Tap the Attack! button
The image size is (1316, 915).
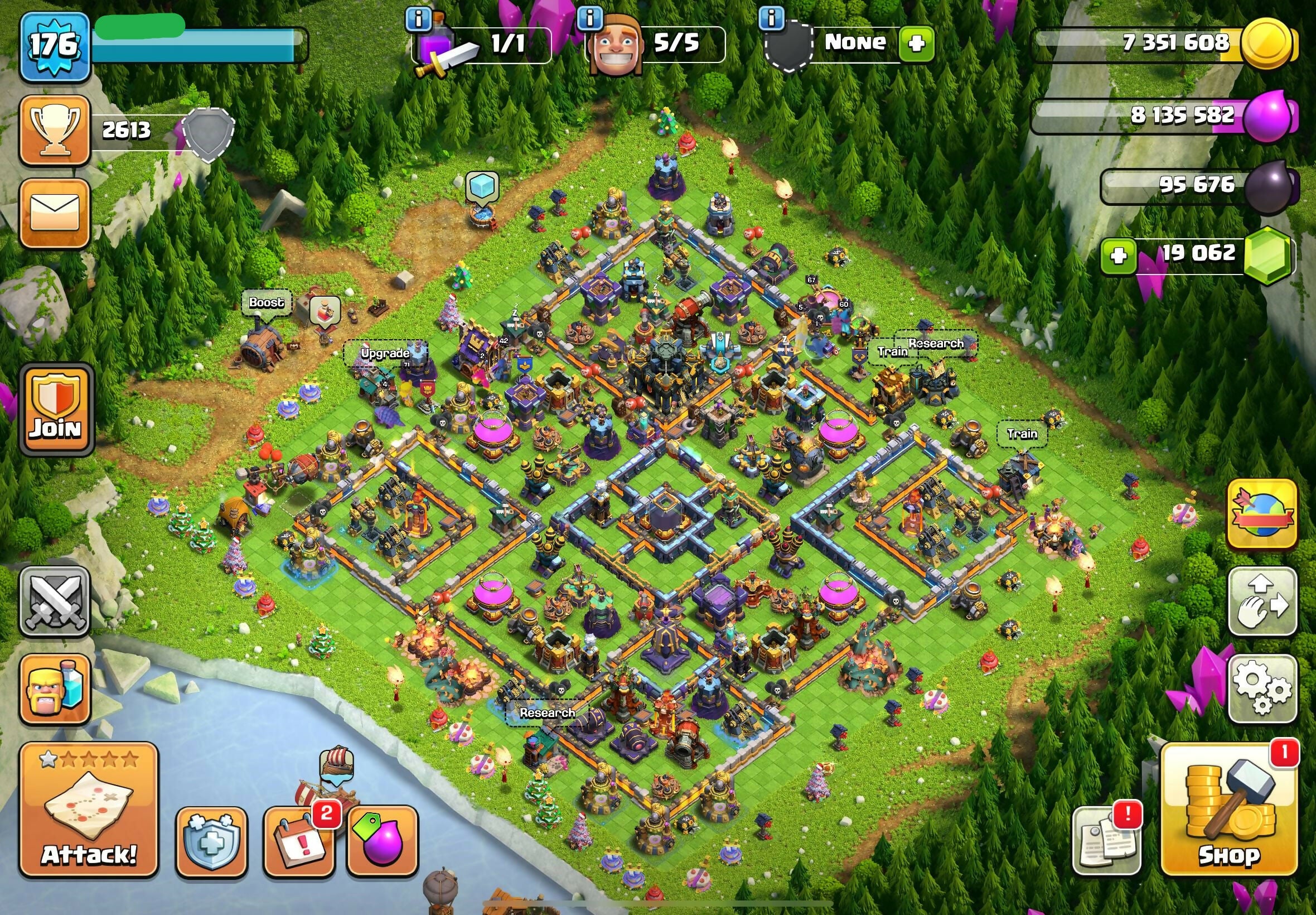coord(89,810)
